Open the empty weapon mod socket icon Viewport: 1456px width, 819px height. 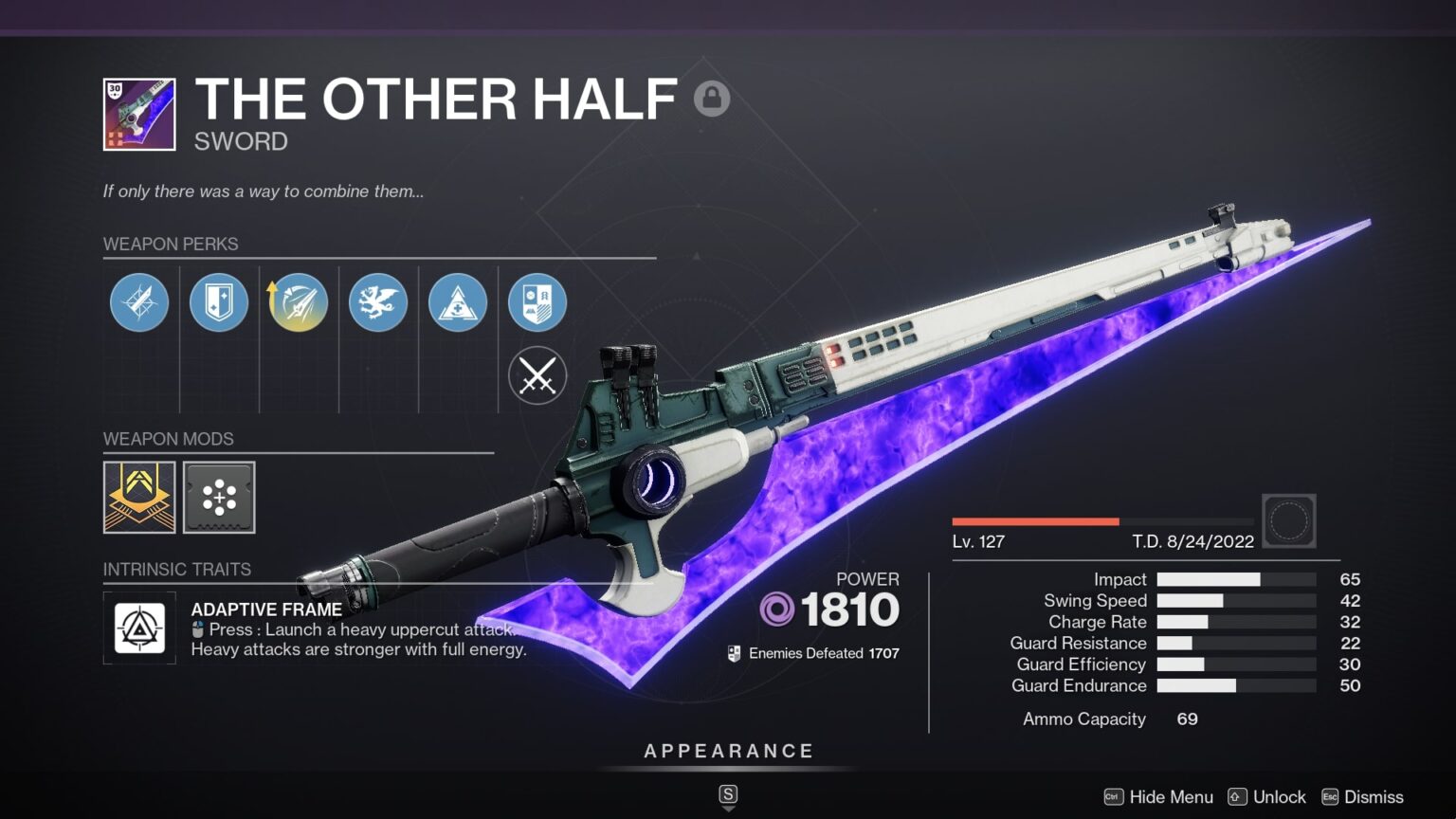(x=219, y=498)
